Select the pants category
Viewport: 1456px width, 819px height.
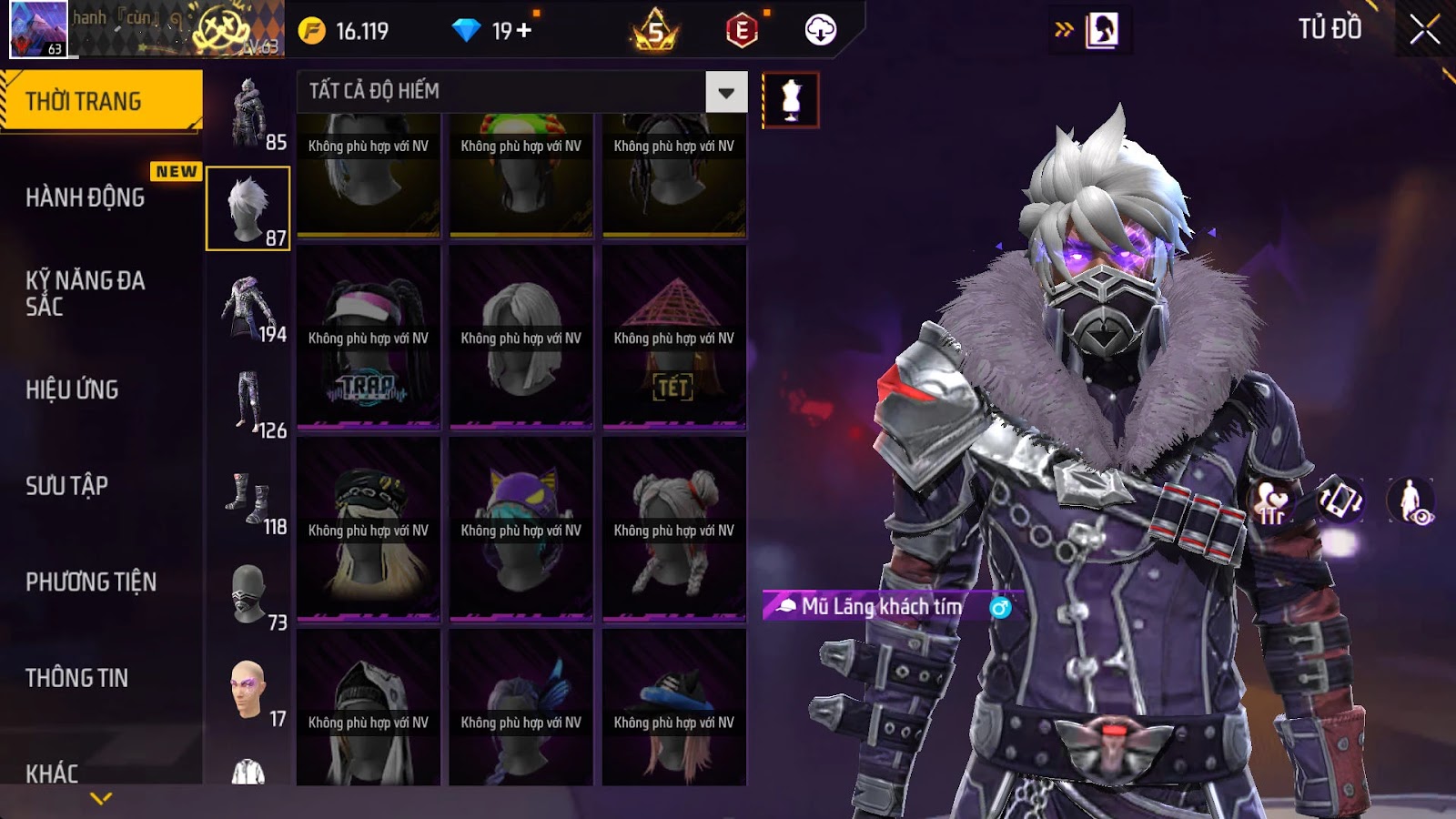click(248, 402)
